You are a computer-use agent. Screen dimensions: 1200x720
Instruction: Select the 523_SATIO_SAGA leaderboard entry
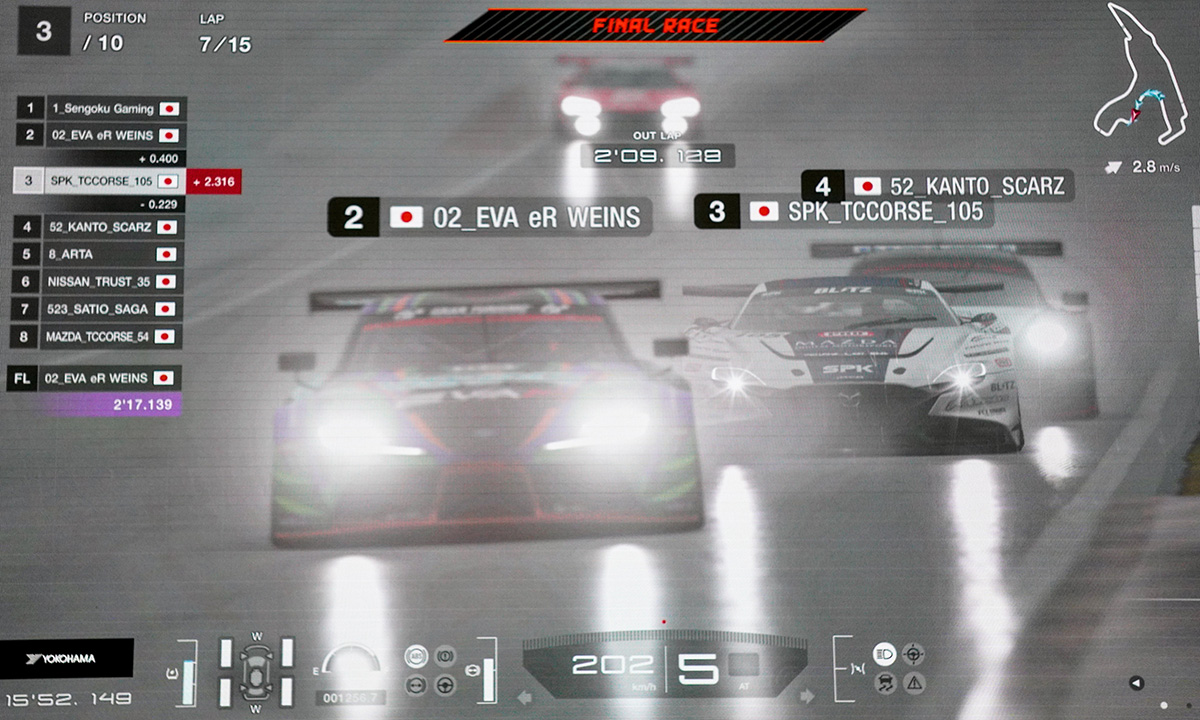coord(100,309)
